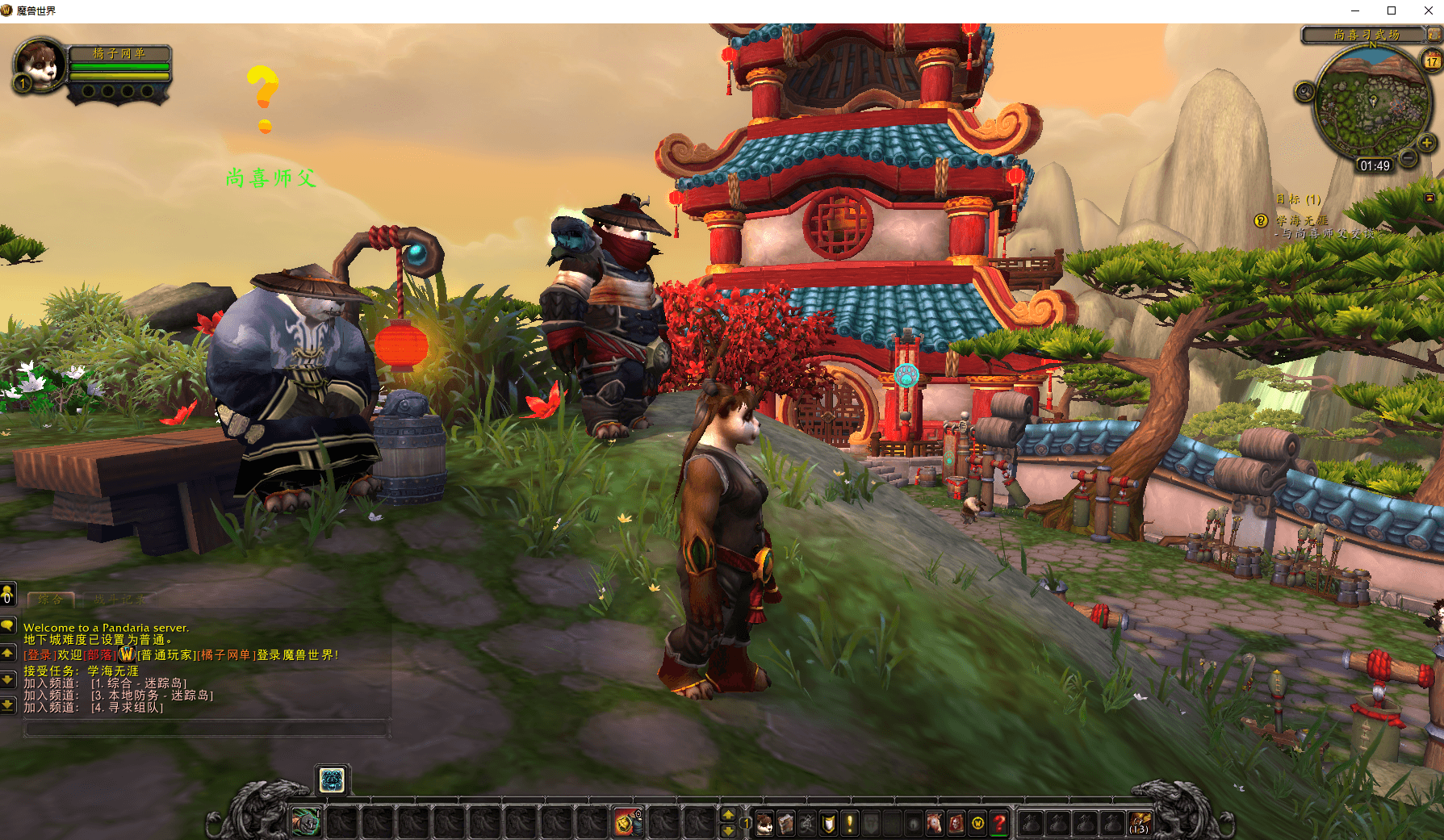Click the blue beast icon above the action bar
Screen dimensions: 1444x840
332,779
